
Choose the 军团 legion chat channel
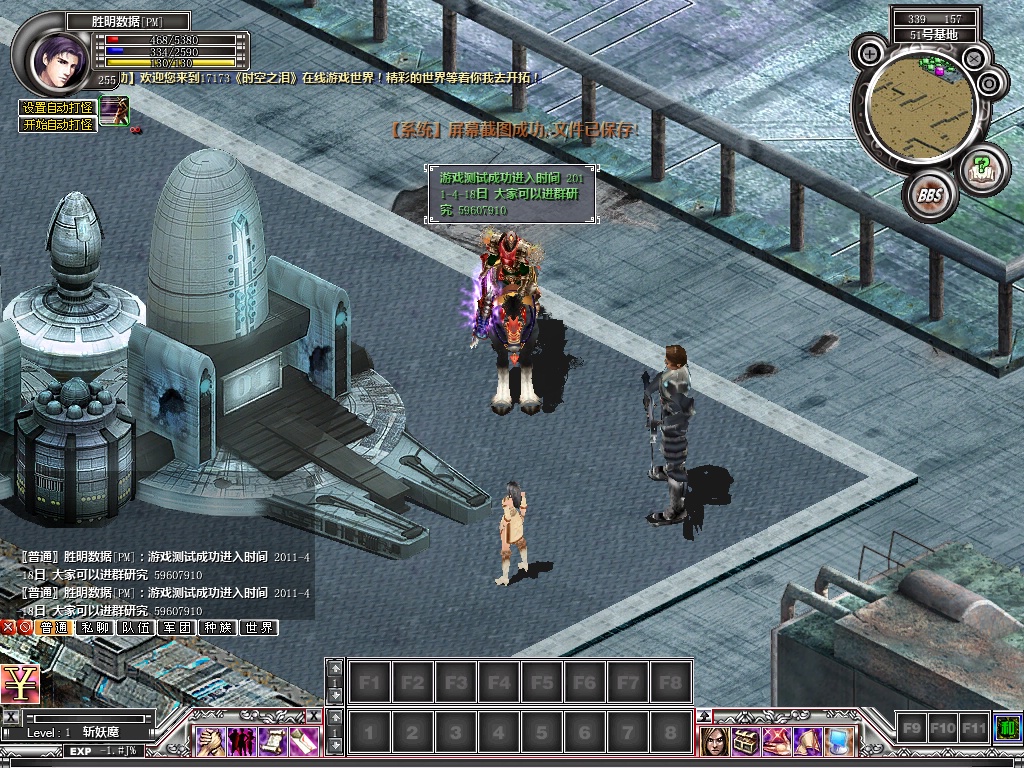177,628
